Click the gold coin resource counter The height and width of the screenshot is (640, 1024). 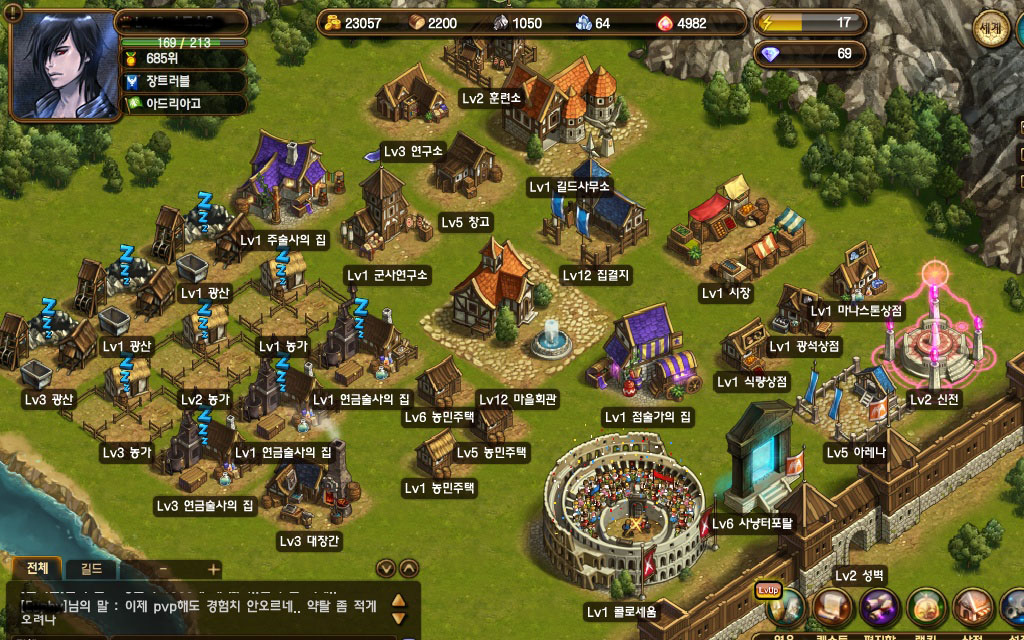[355, 23]
